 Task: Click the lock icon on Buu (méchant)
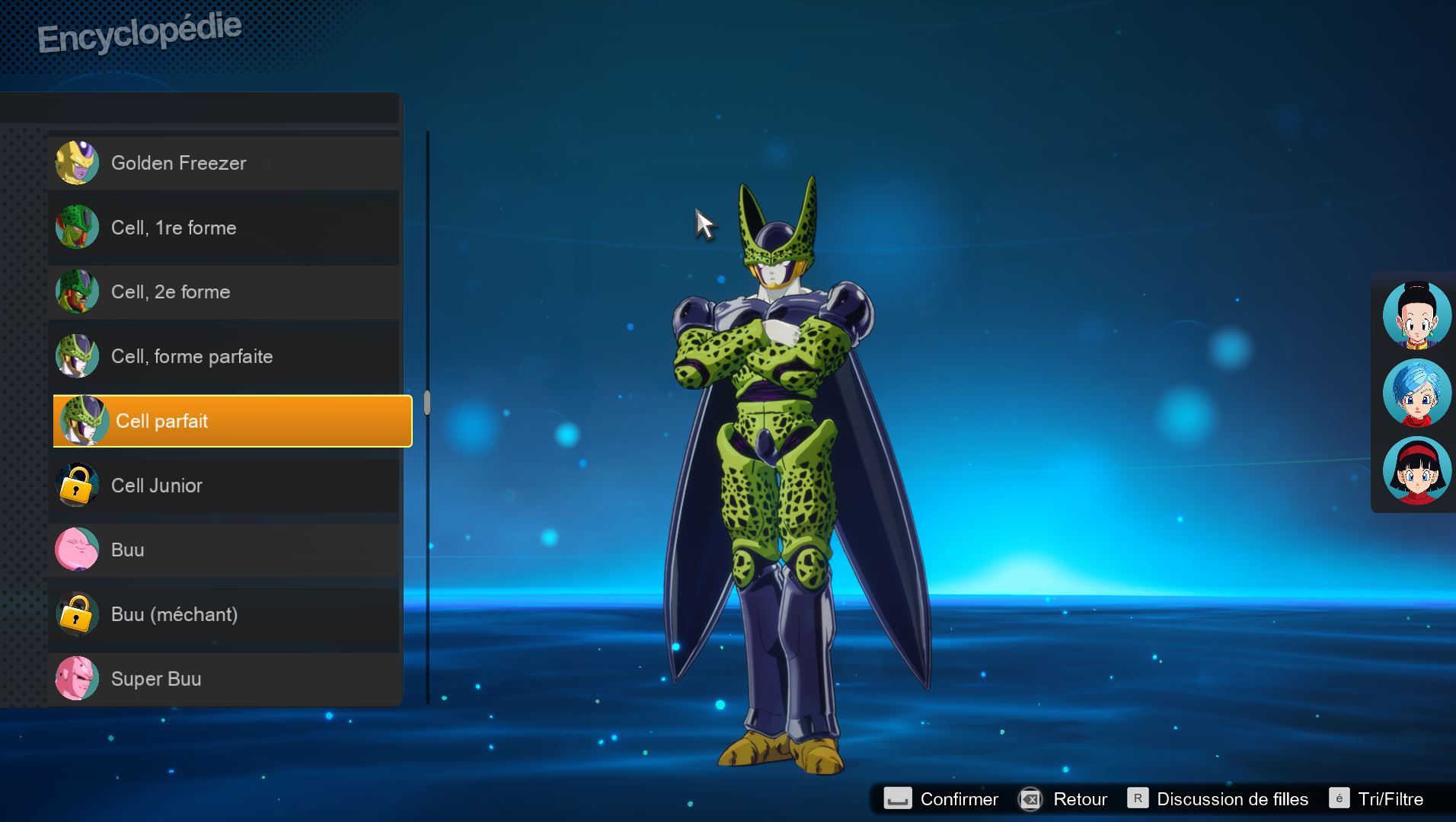[77, 613]
